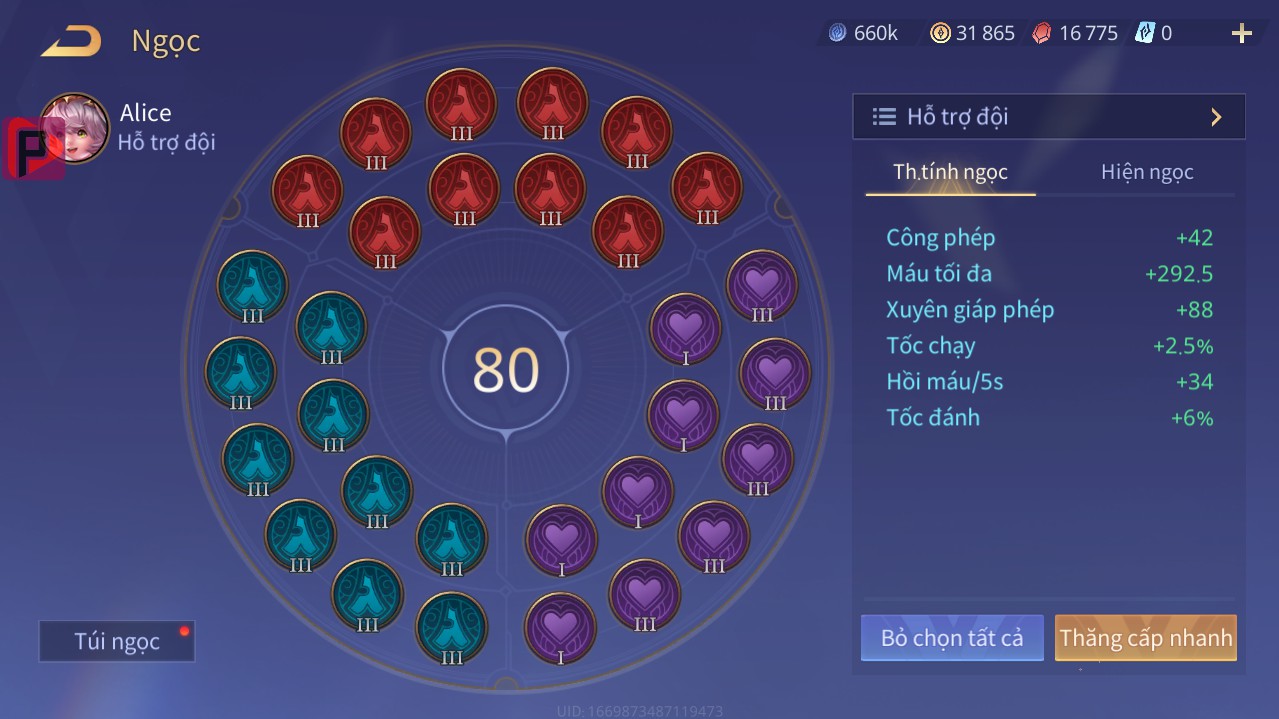
Task: Go back using the return arrow
Action: (x=71, y=42)
